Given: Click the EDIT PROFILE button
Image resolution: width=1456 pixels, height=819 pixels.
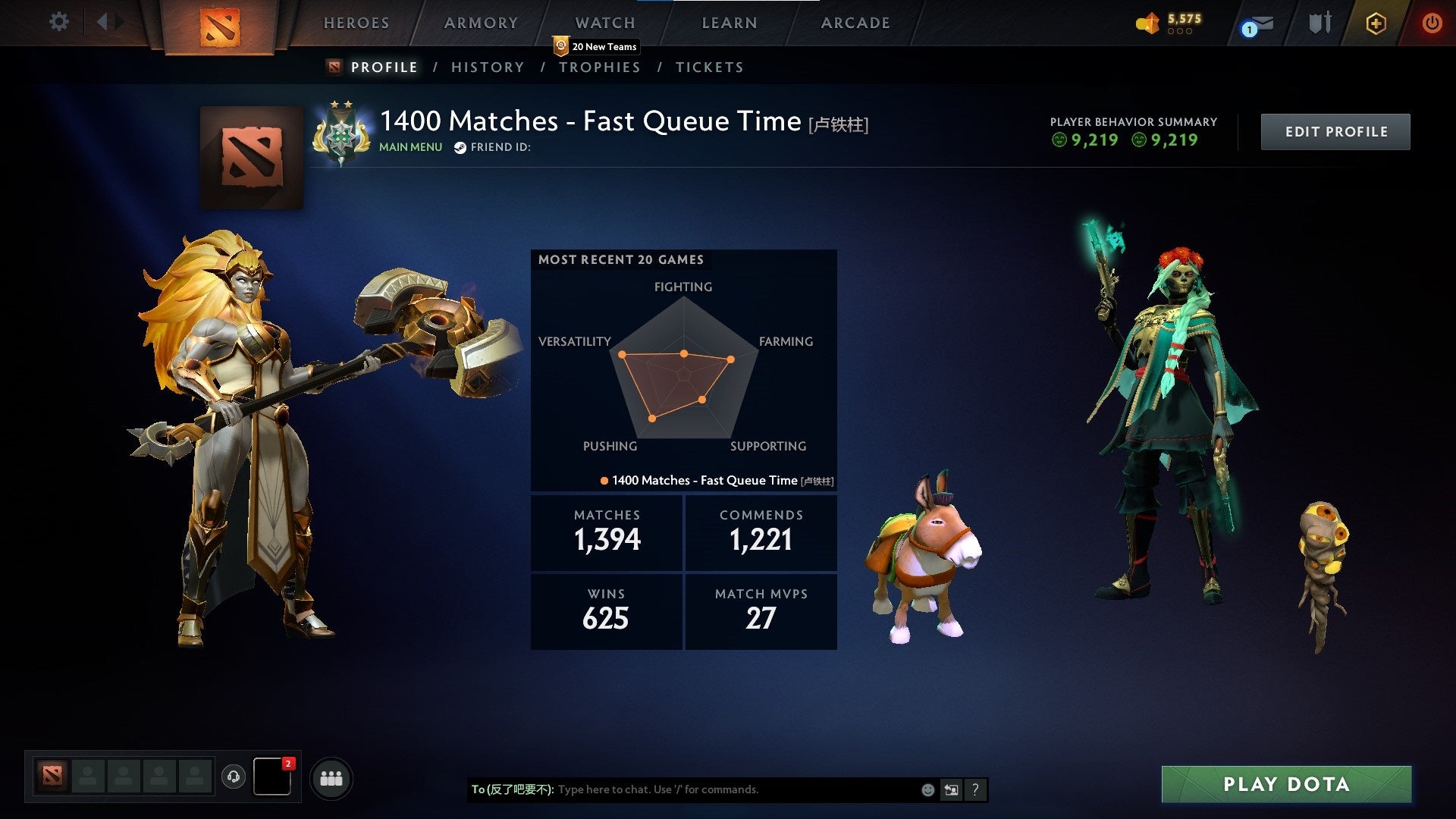Looking at the screenshot, I should [x=1335, y=131].
